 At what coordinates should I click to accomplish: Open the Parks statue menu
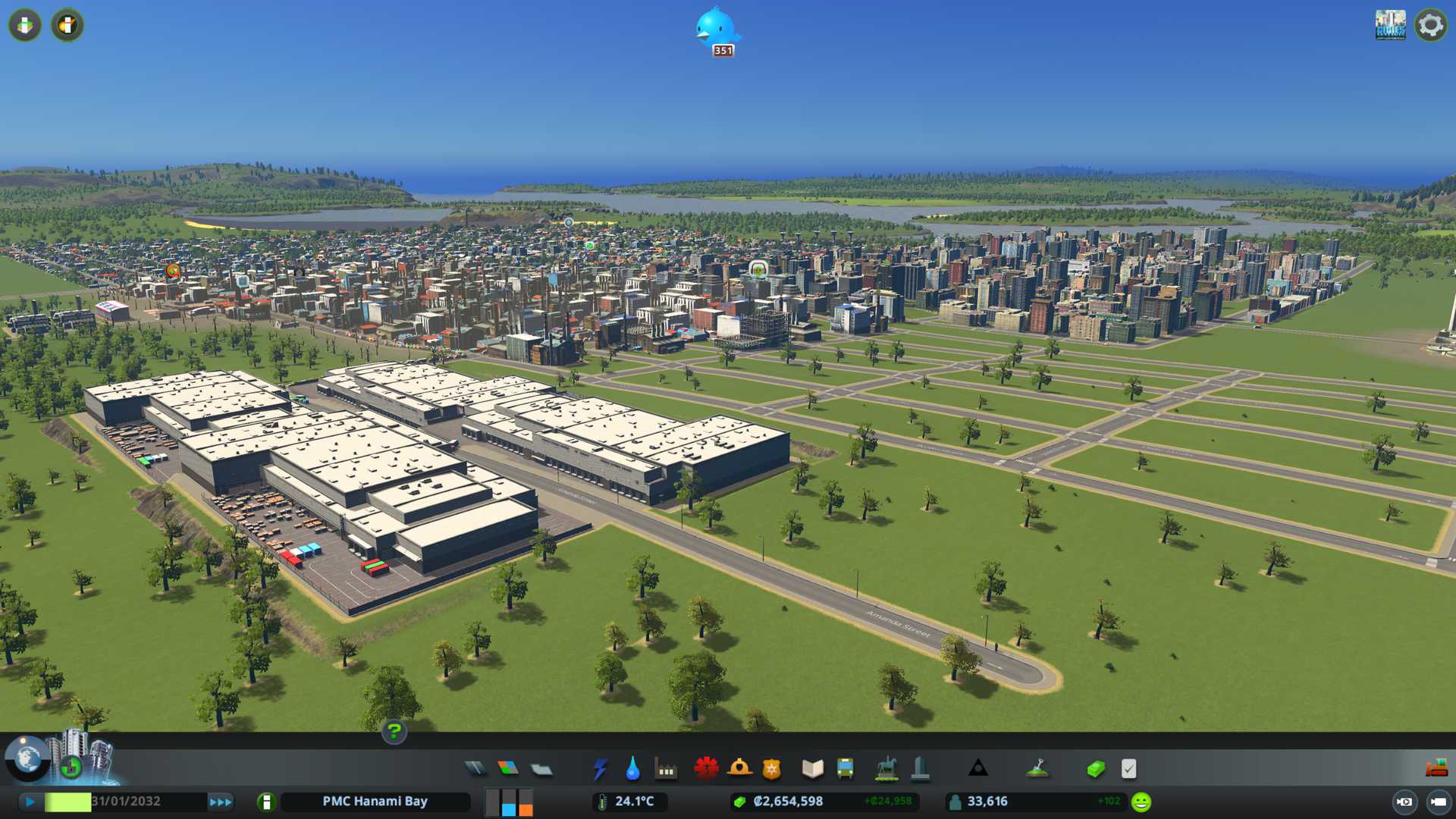click(886, 769)
